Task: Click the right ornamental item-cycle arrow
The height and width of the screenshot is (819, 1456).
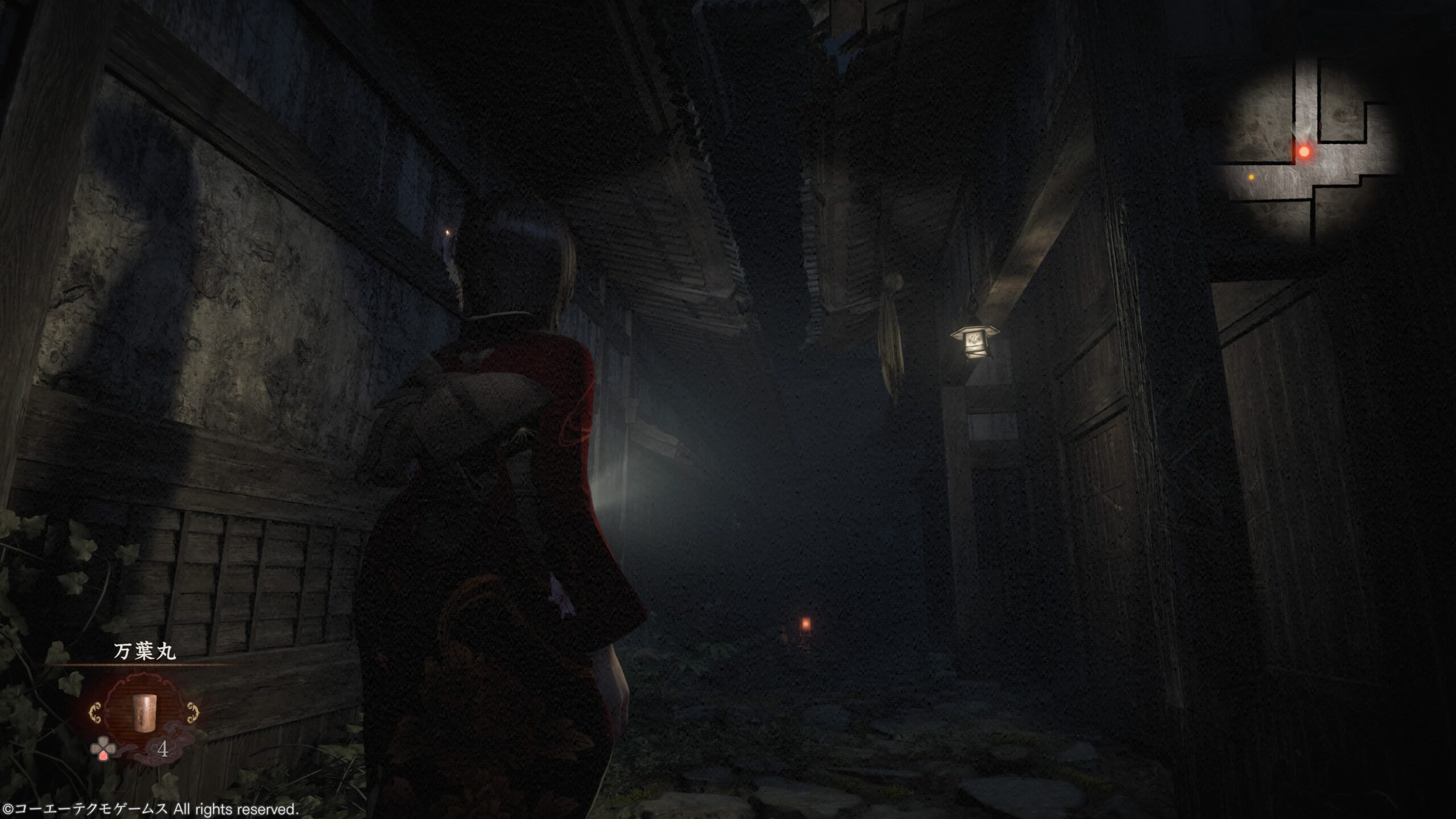Action: [x=193, y=713]
